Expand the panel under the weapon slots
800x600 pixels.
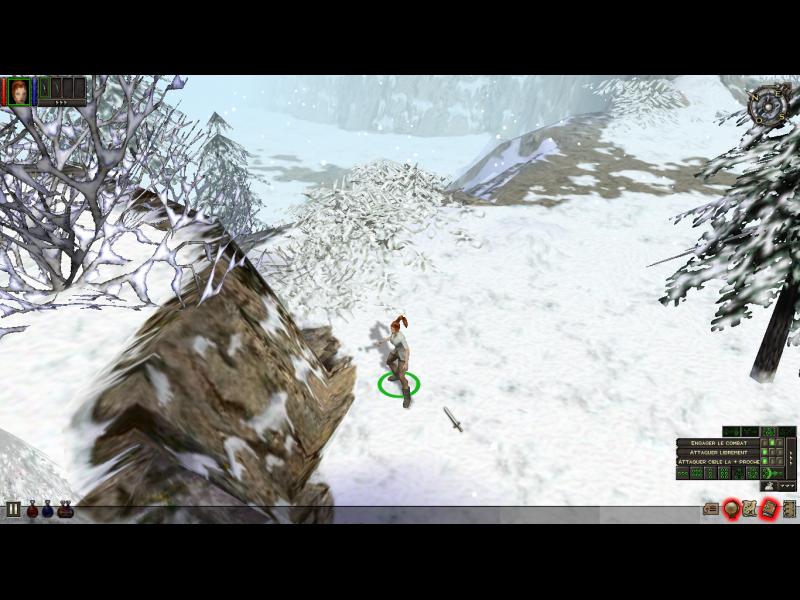coord(61,103)
